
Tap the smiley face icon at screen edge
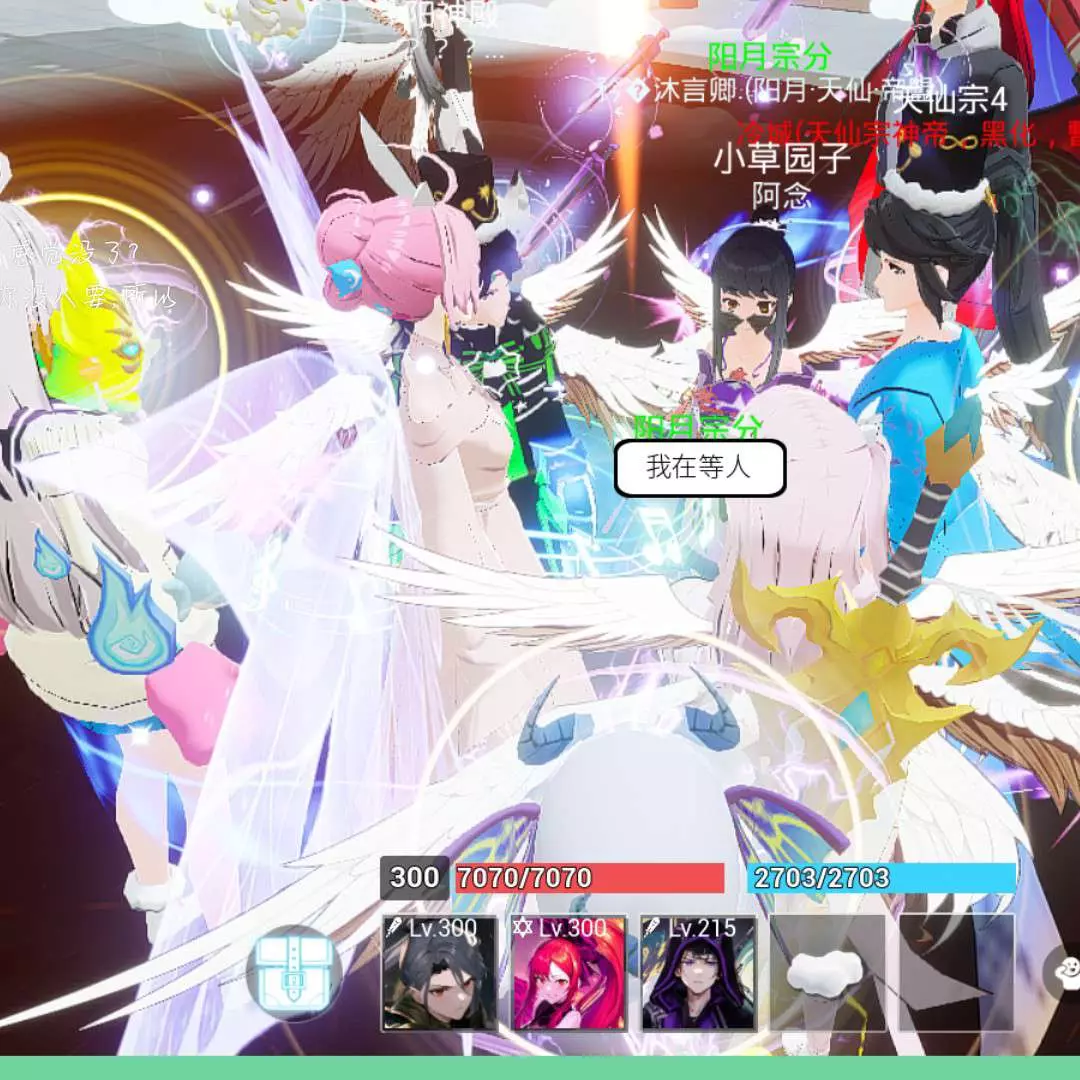tap(1066, 968)
